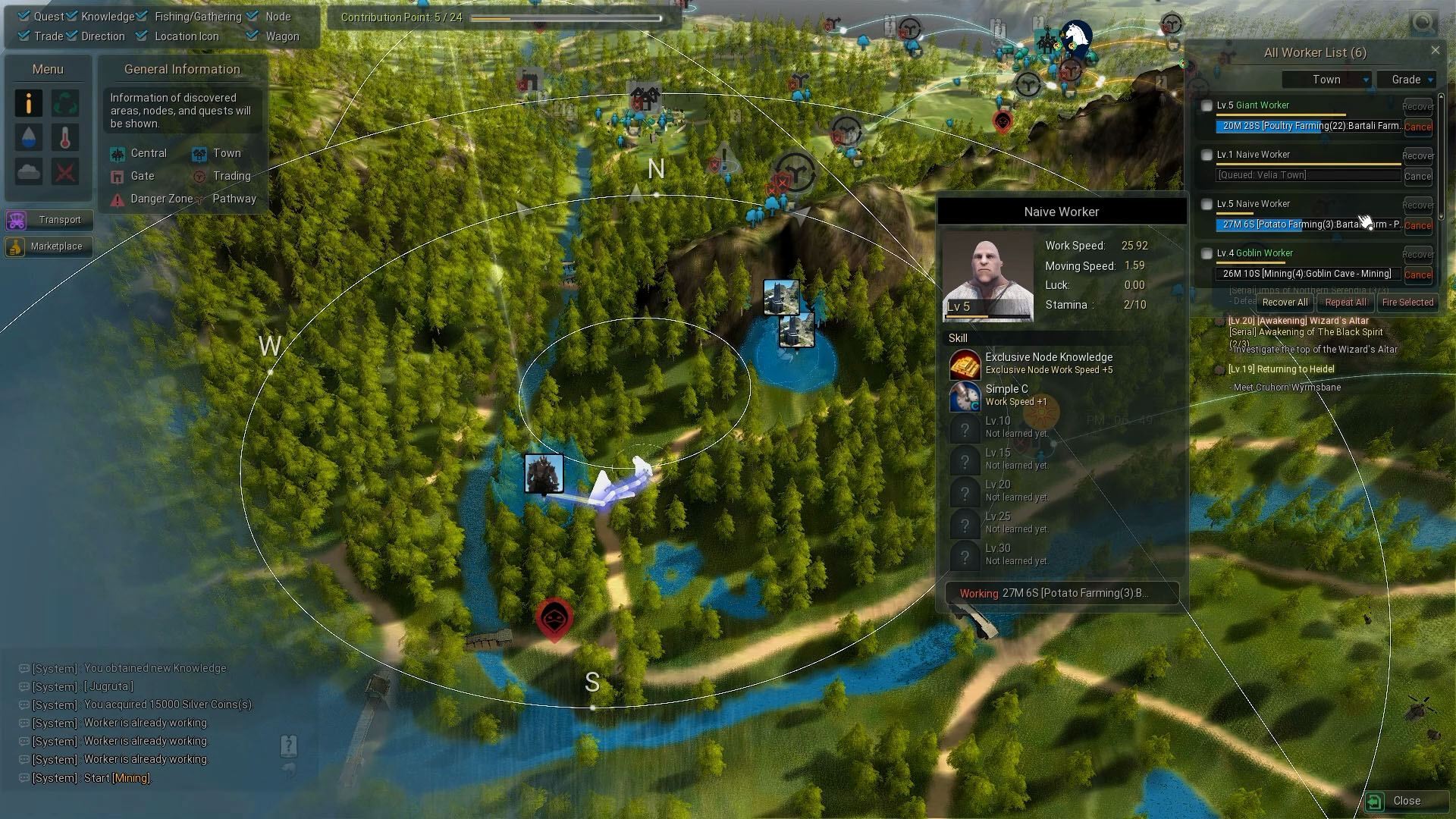Open the Town filter dropdown

pyautogui.click(x=1326, y=80)
